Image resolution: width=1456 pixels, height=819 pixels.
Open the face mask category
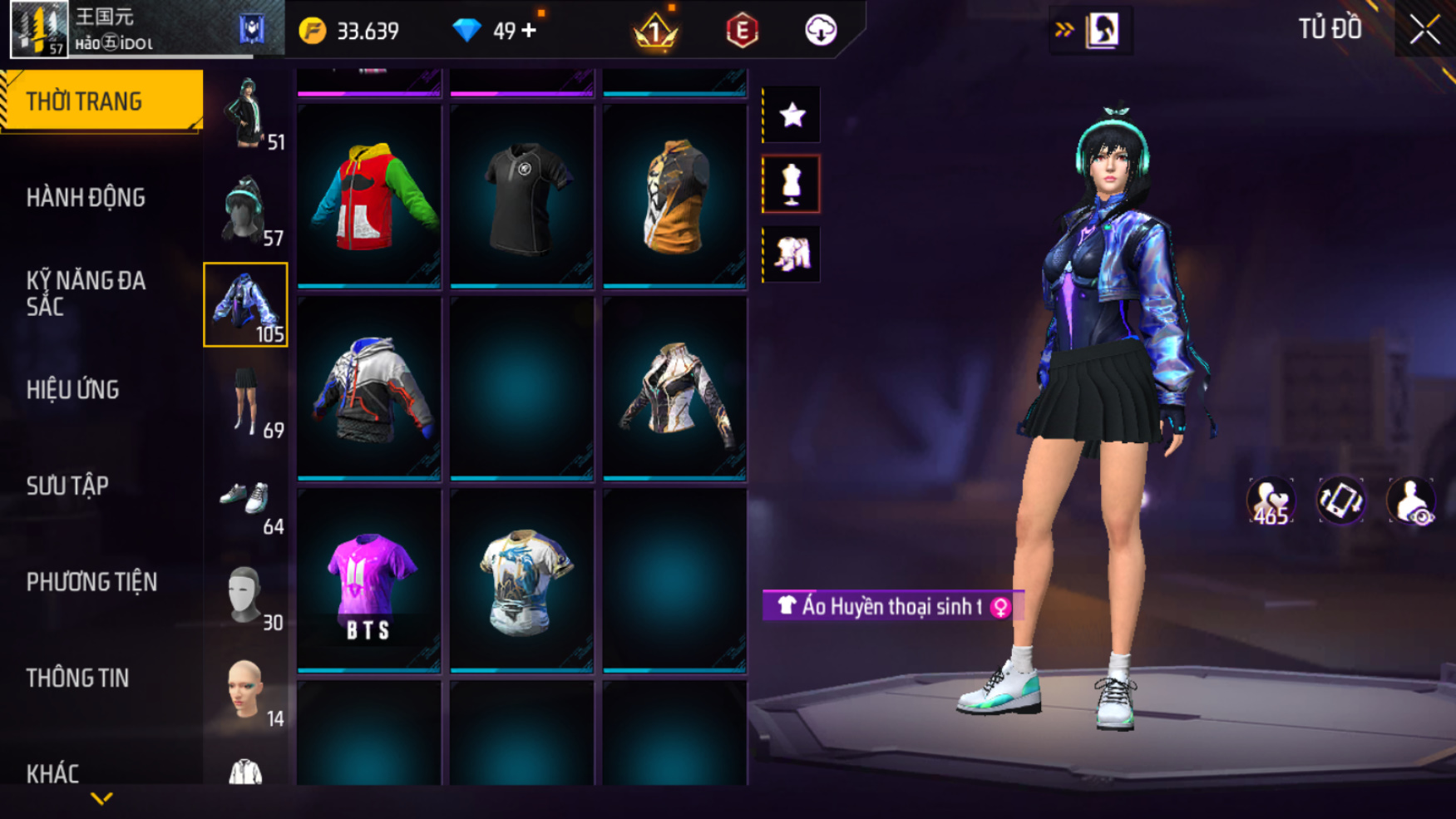246,594
